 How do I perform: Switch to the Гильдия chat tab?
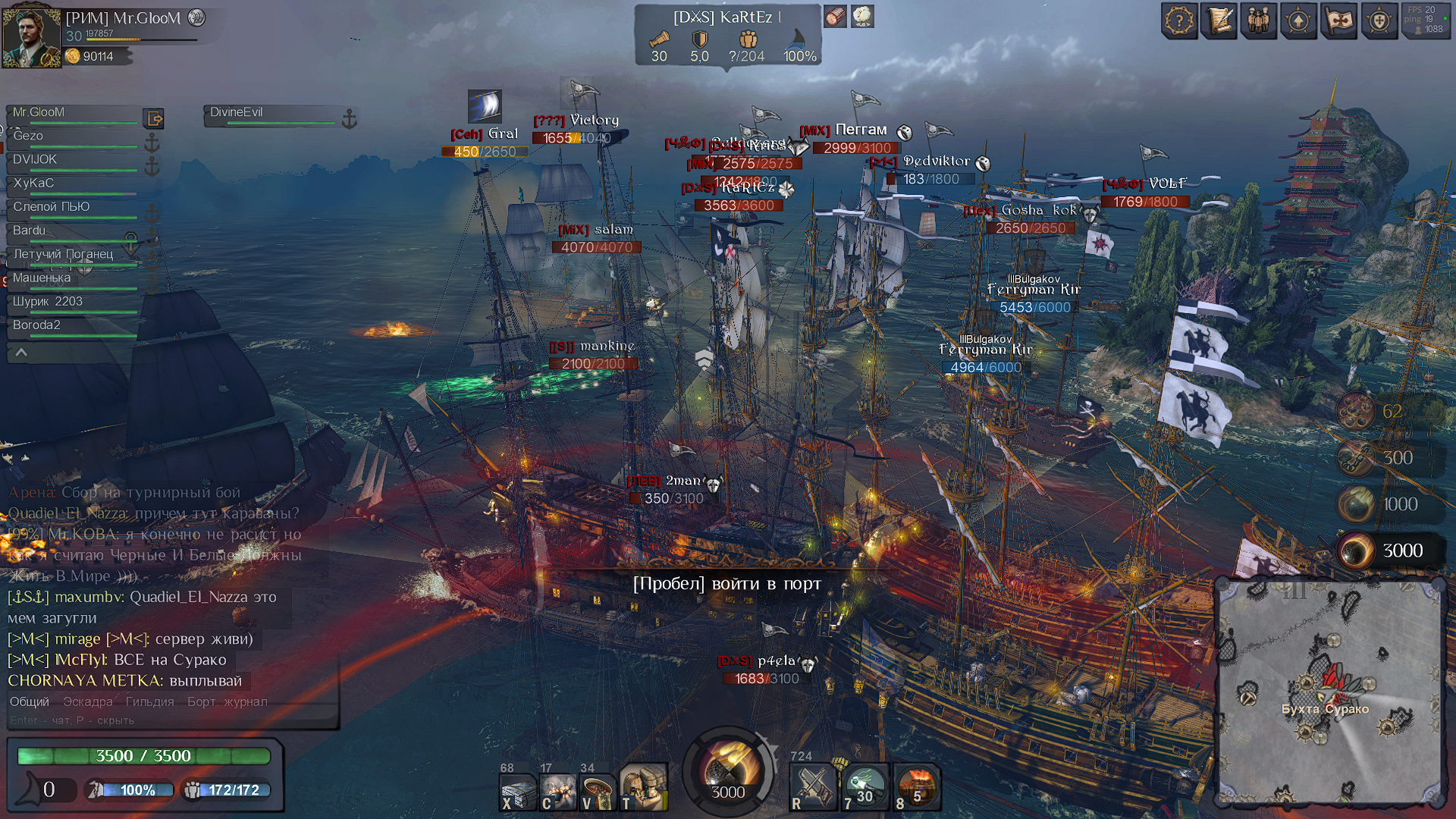(x=149, y=702)
